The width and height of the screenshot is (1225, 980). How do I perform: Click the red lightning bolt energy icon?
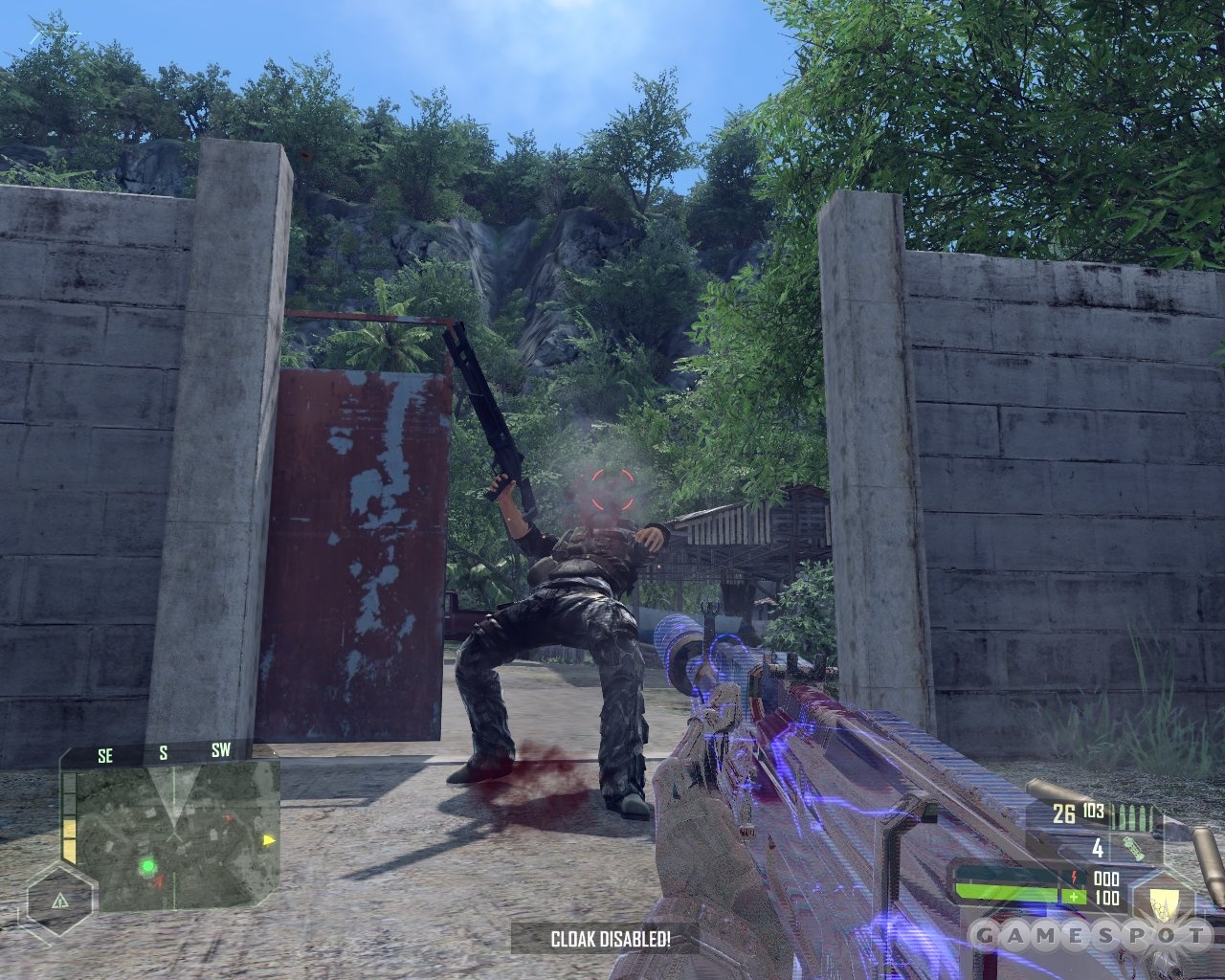1074,877
